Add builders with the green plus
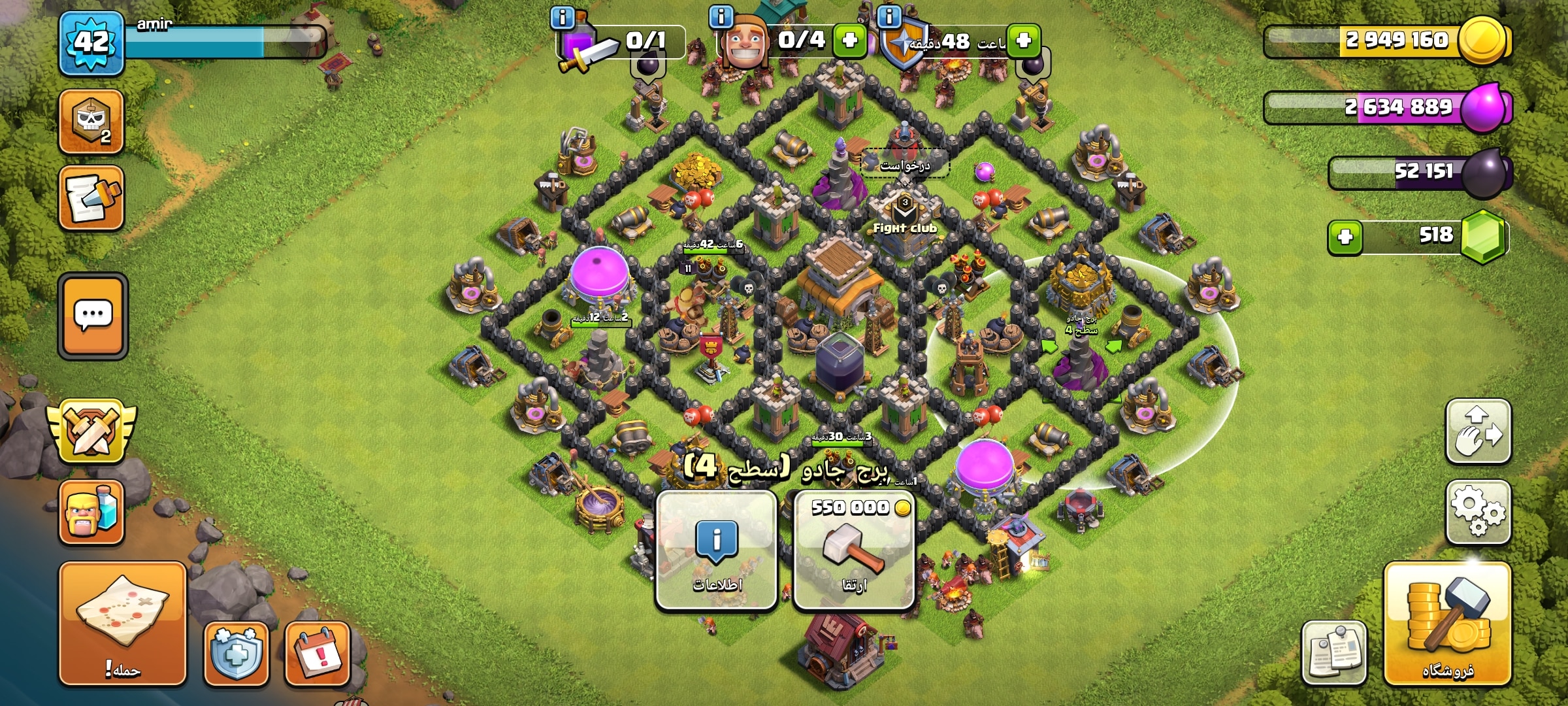 point(849,41)
